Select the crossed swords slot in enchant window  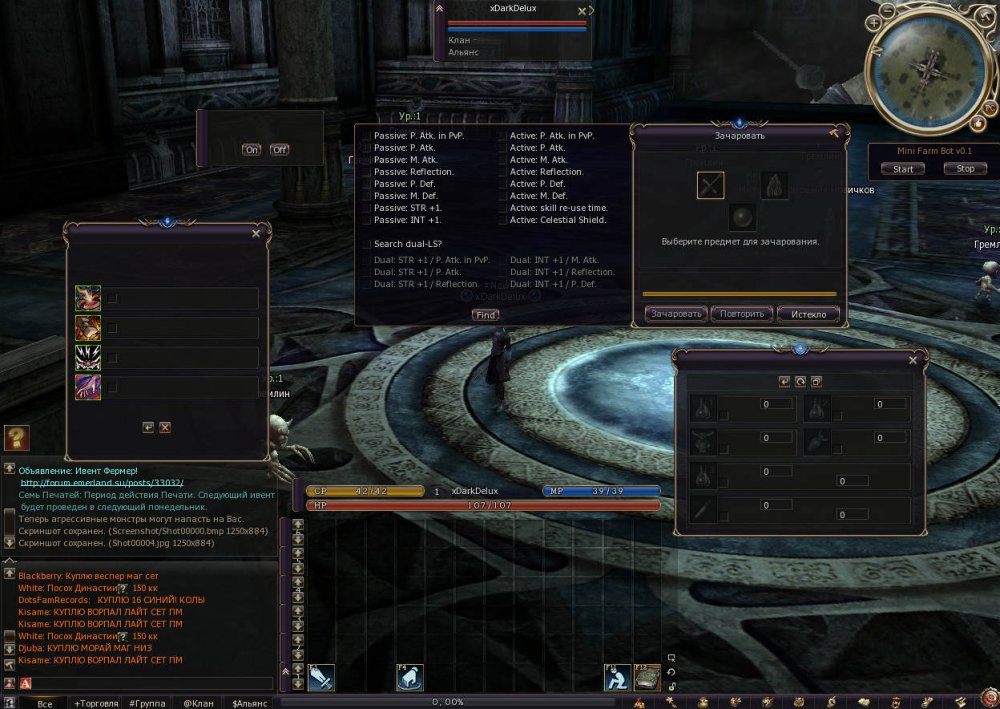click(711, 185)
